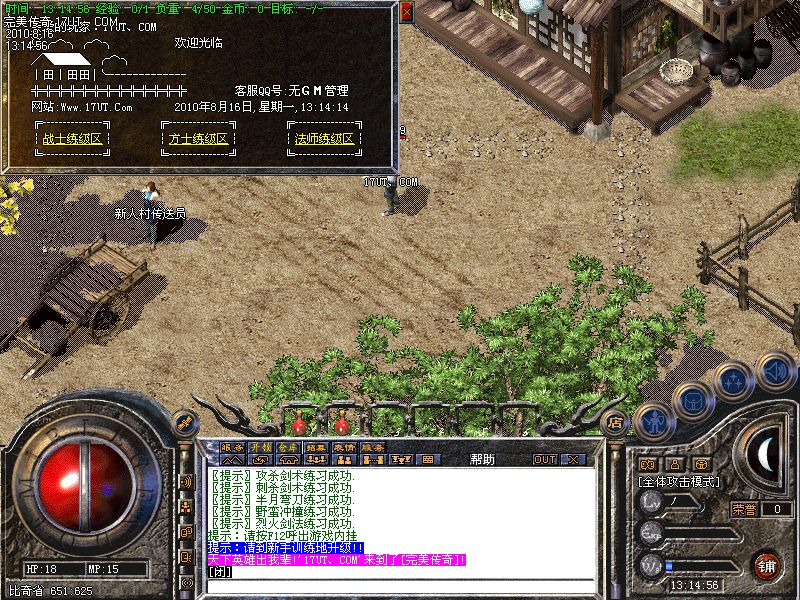
Task: Open the red 铺 stall button
Action: [767, 565]
